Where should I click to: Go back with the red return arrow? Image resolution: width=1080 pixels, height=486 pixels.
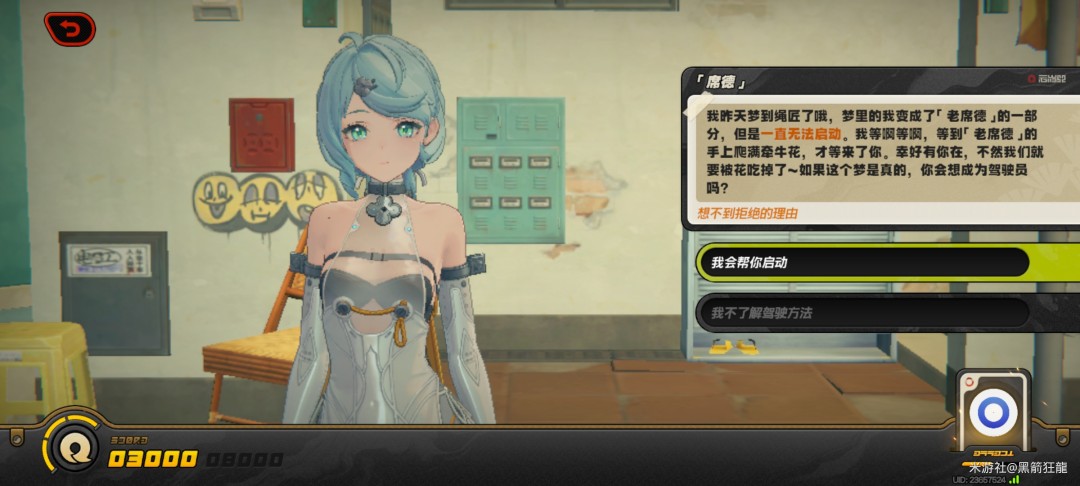[69, 29]
